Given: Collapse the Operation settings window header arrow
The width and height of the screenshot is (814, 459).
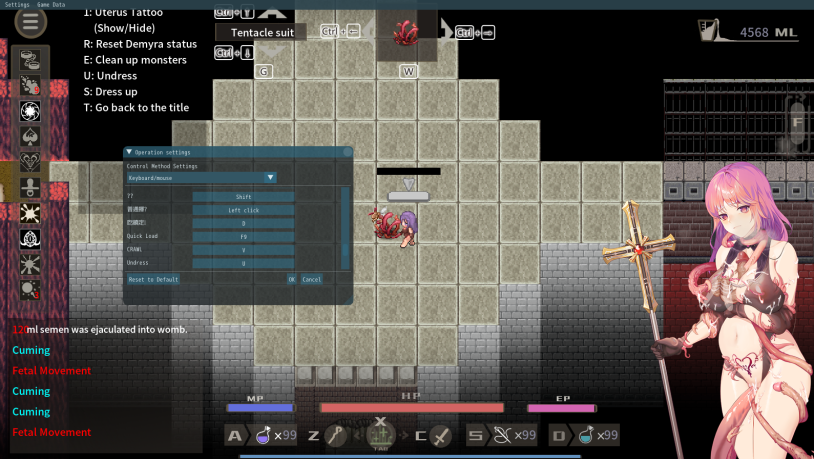Looking at the screenshot, I should 130,152.
